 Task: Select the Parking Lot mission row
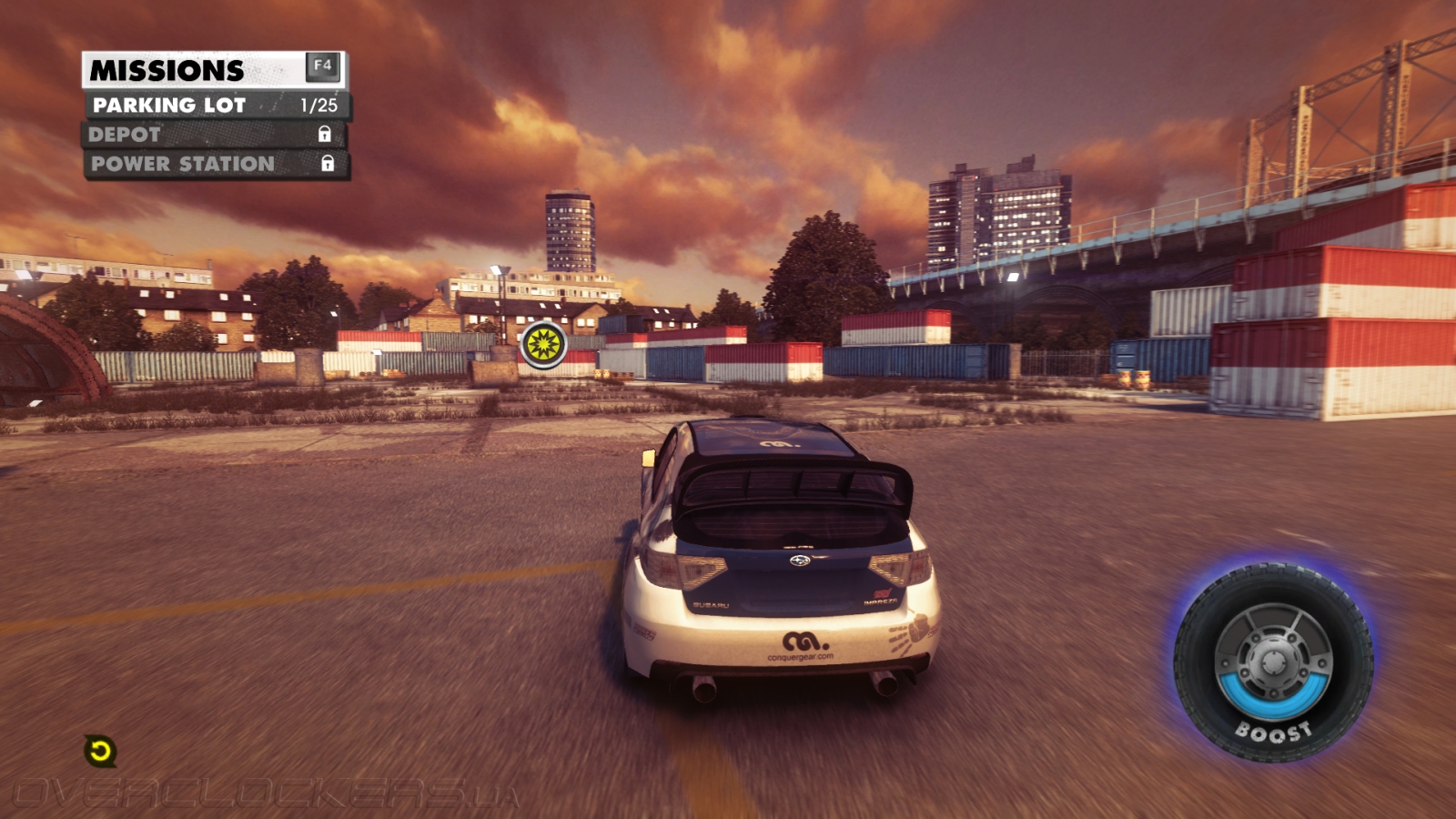[217, 106]
